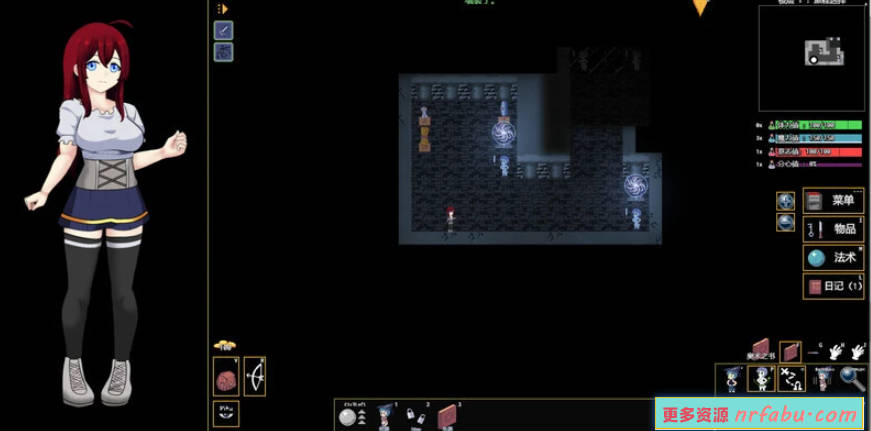Select the red helmet equipment slot

pos(227,378)
